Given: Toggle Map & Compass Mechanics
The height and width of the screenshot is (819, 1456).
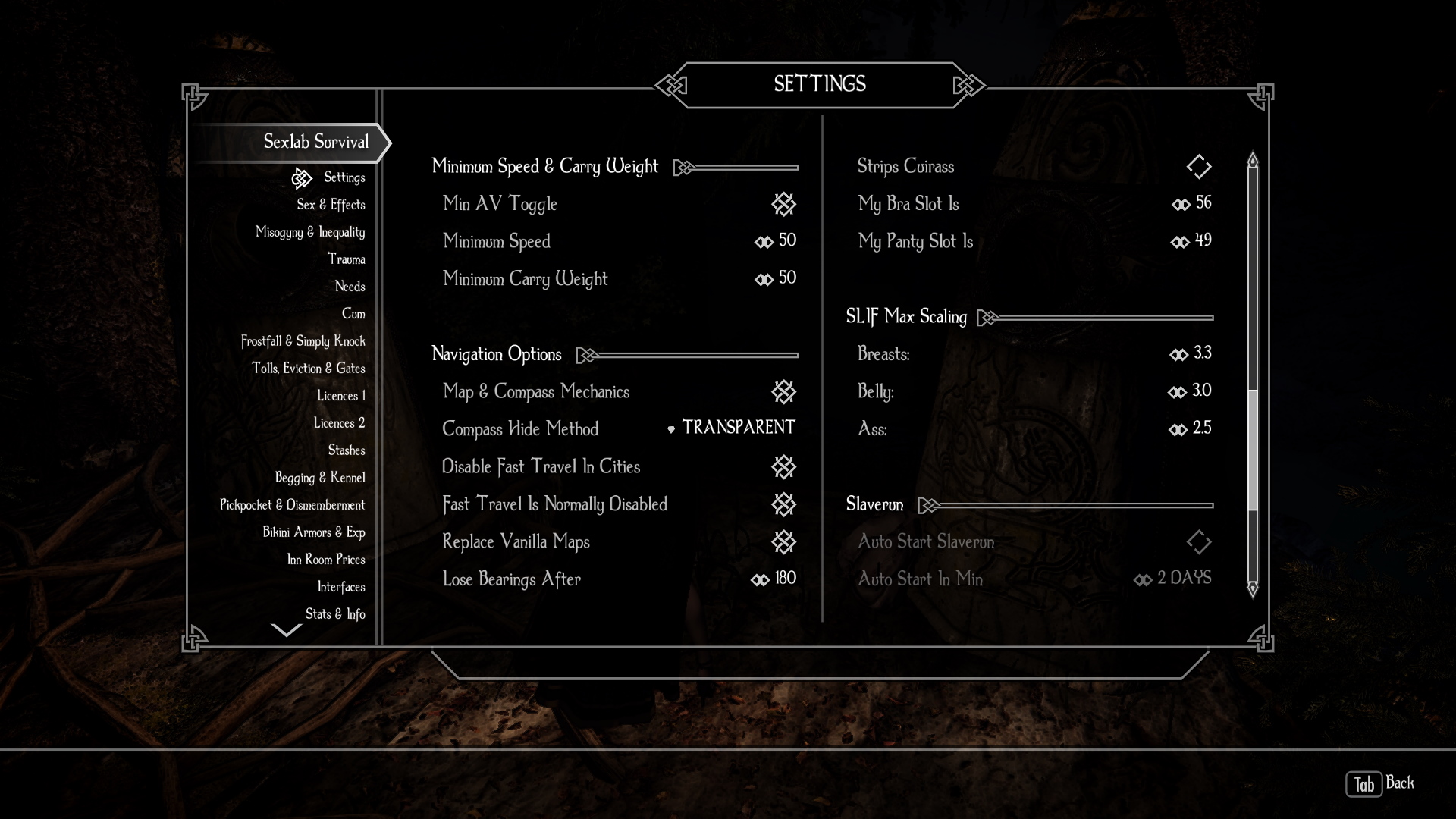Looking at the screenshot, I should pyautogui.click(x=783, y=391).
